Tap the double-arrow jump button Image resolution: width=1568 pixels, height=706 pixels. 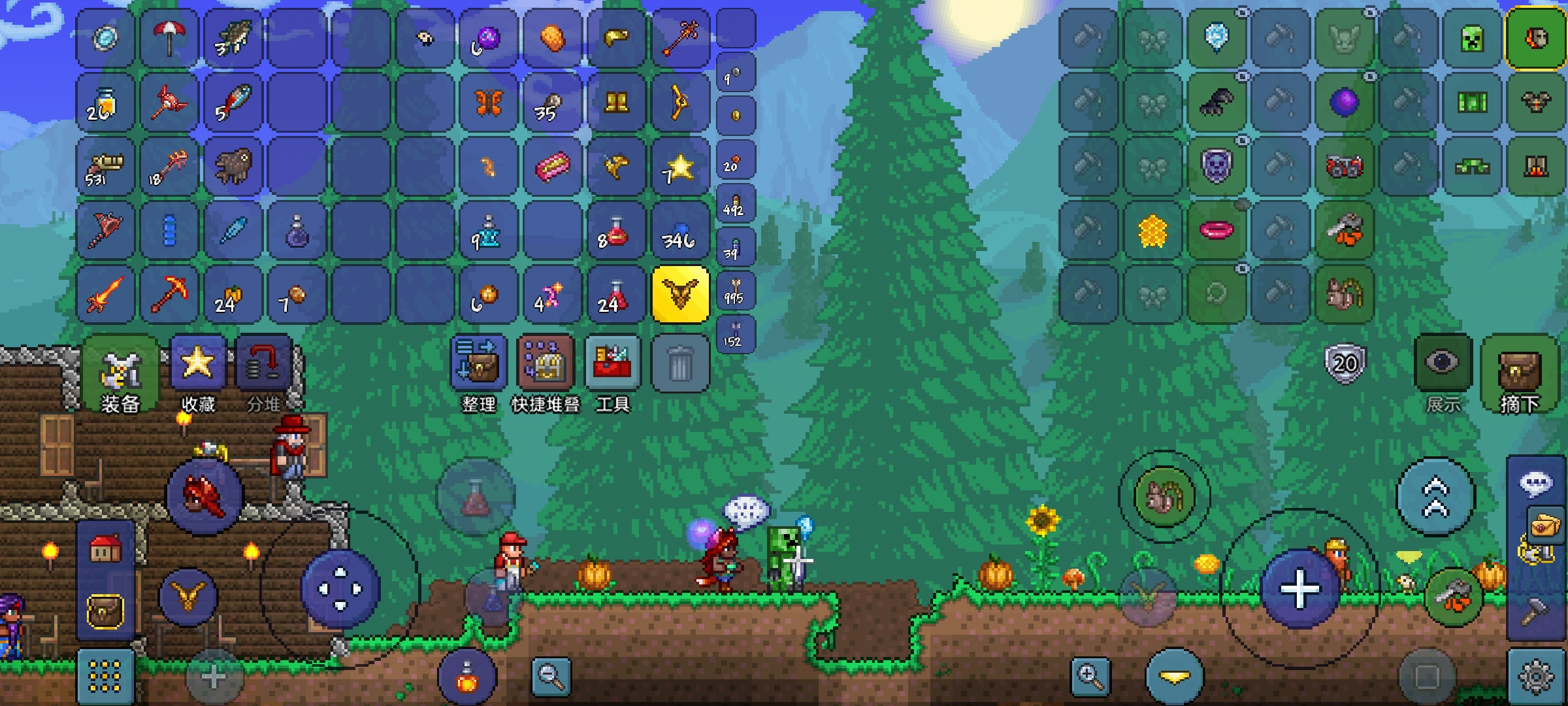coord(1435,497)
